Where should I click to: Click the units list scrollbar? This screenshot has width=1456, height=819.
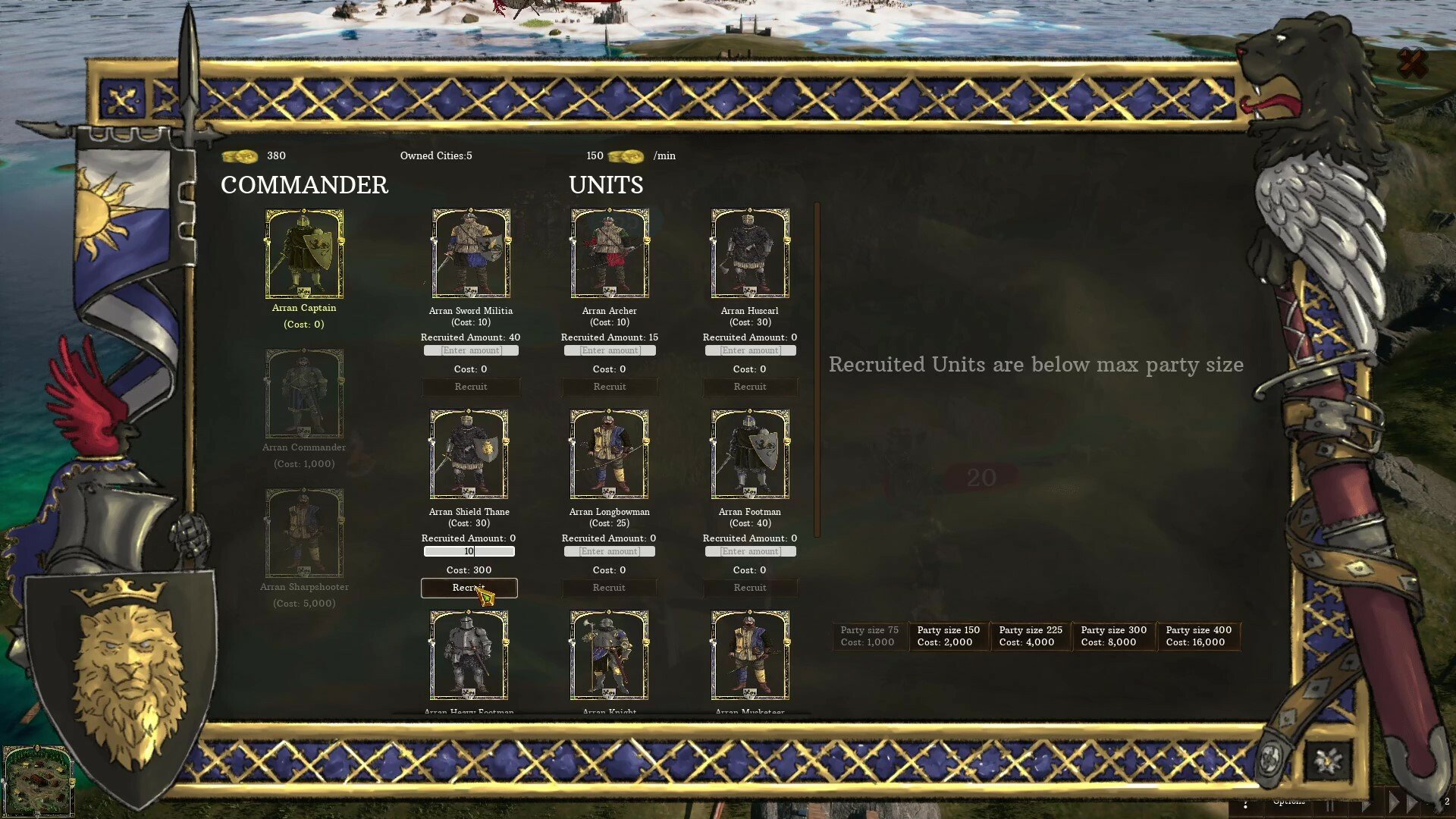coord(817,370)
